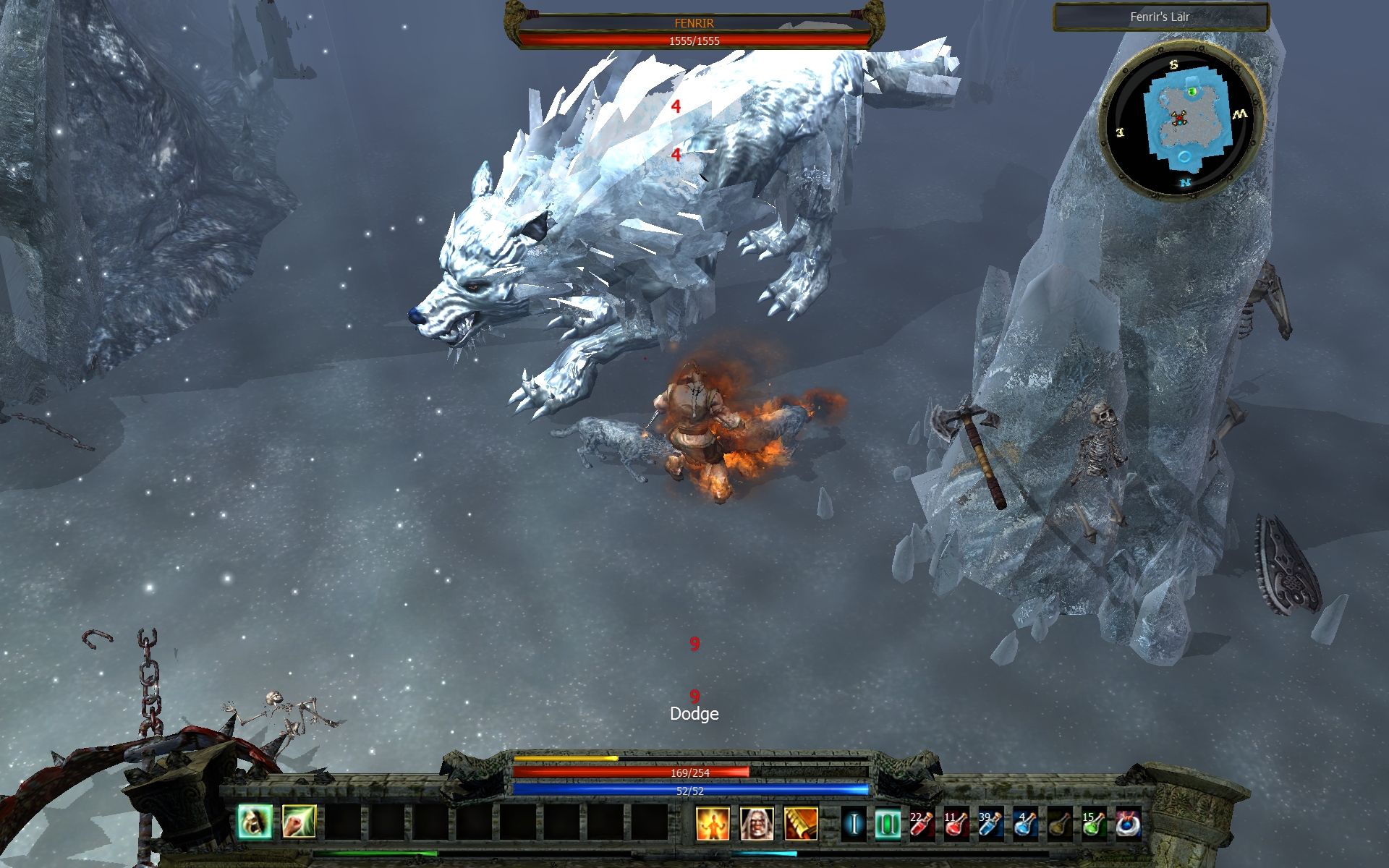Click the green marker on the minimap
1389x868 pixels.
1192,91
